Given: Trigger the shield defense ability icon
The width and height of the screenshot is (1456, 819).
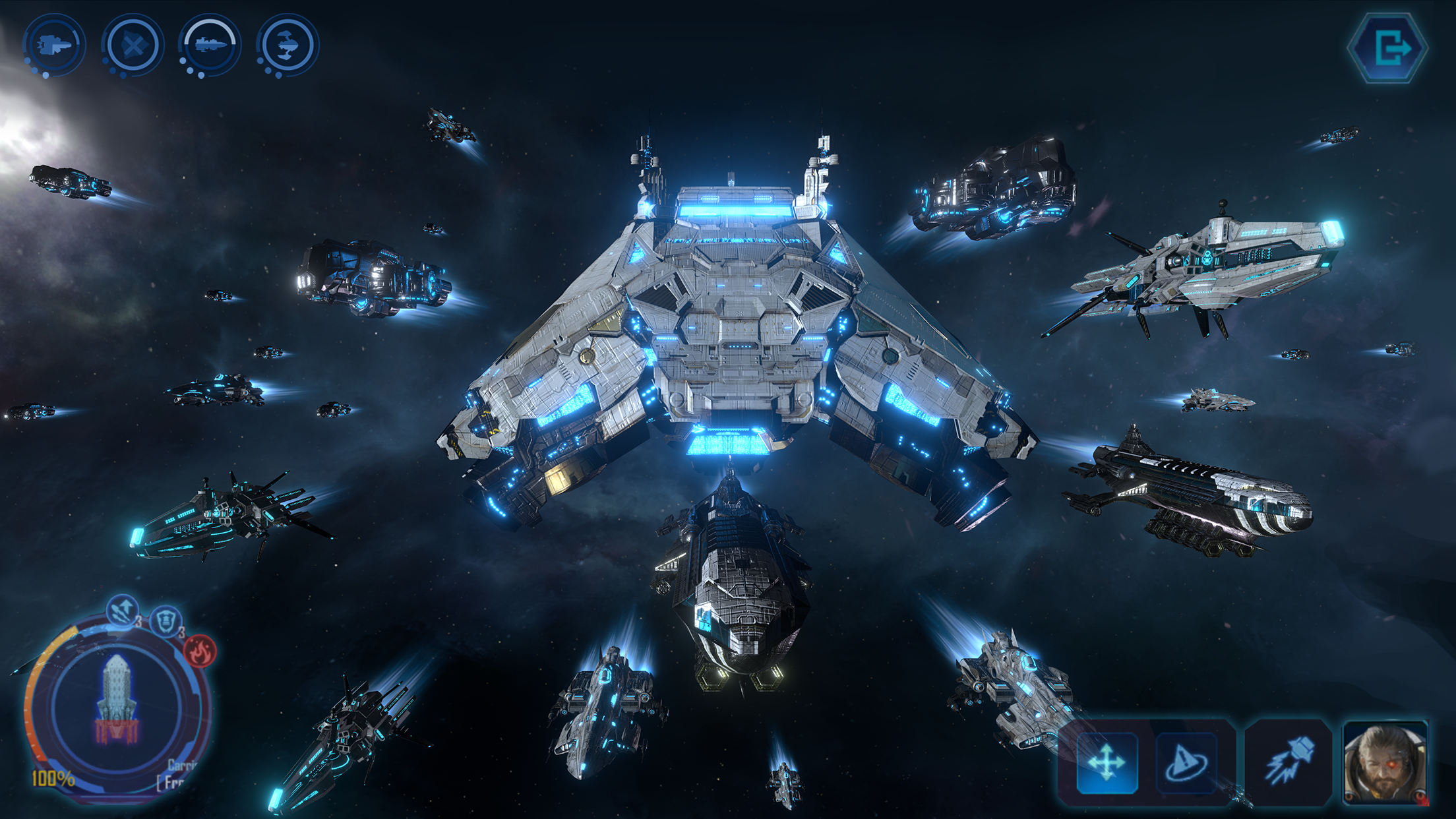Looking at the screenshot, I should [165, 621].
